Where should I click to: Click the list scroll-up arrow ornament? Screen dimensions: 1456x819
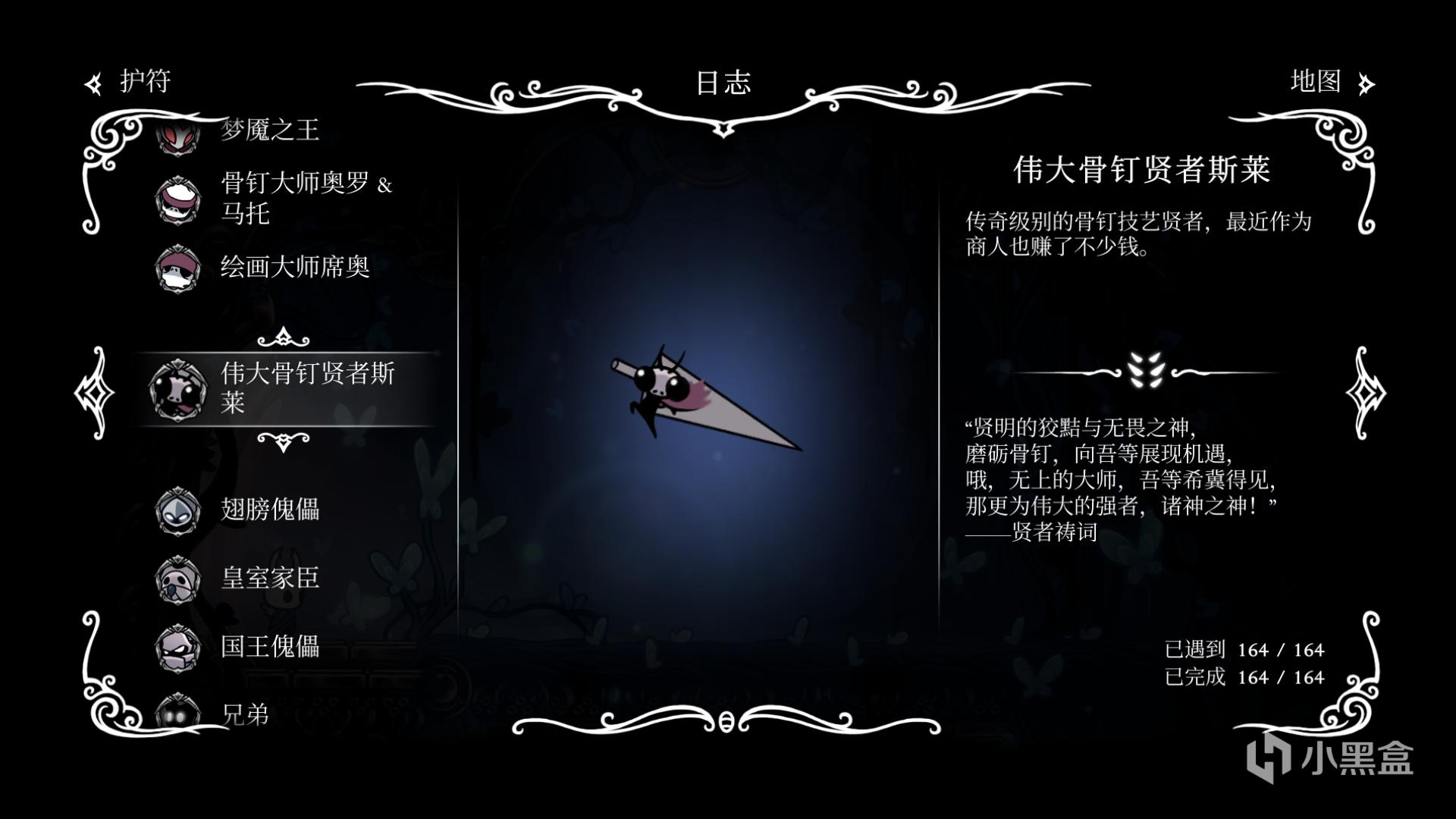(x=283, y=336)
